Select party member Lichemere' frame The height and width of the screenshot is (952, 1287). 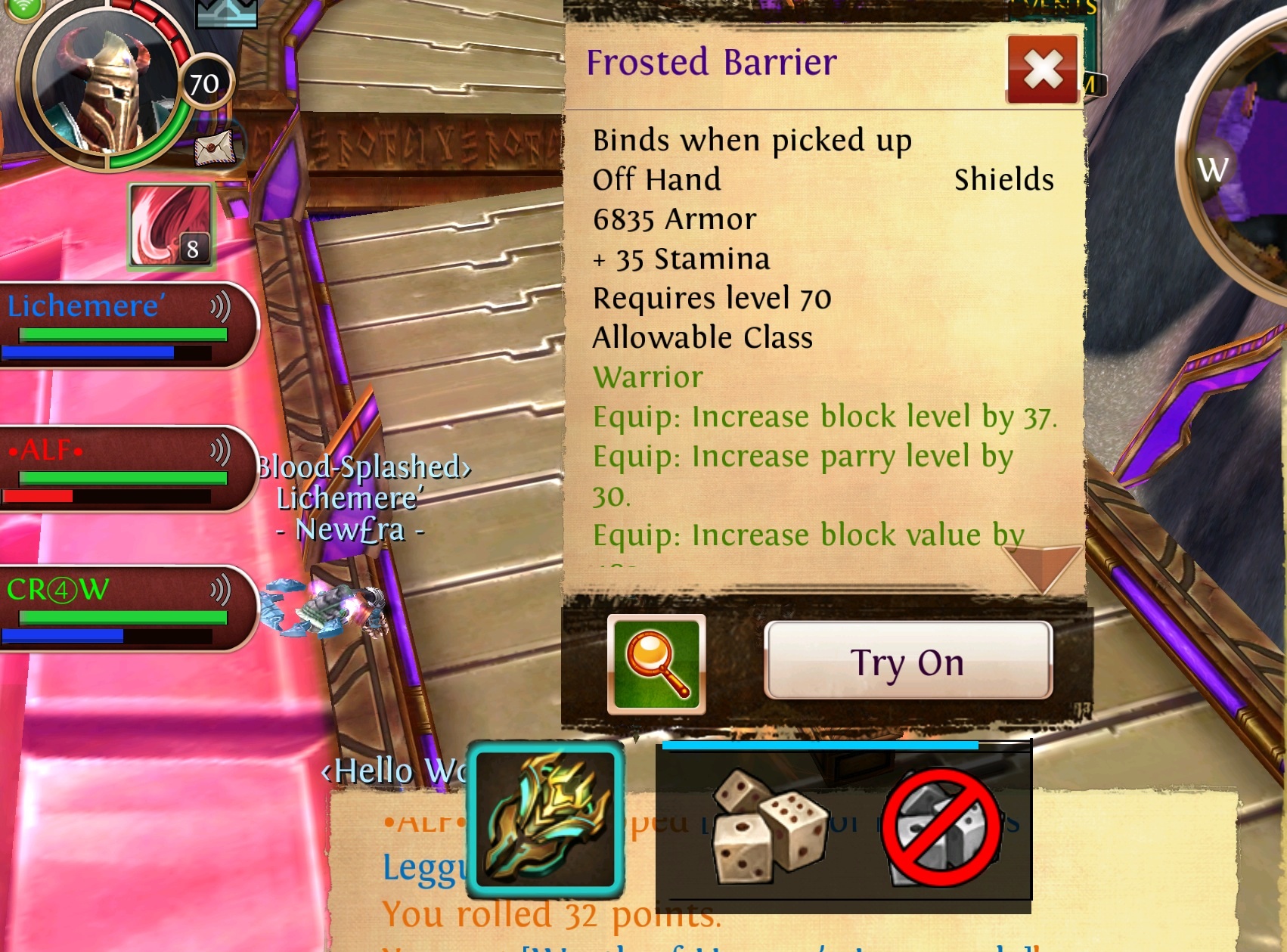click(121, 326)
